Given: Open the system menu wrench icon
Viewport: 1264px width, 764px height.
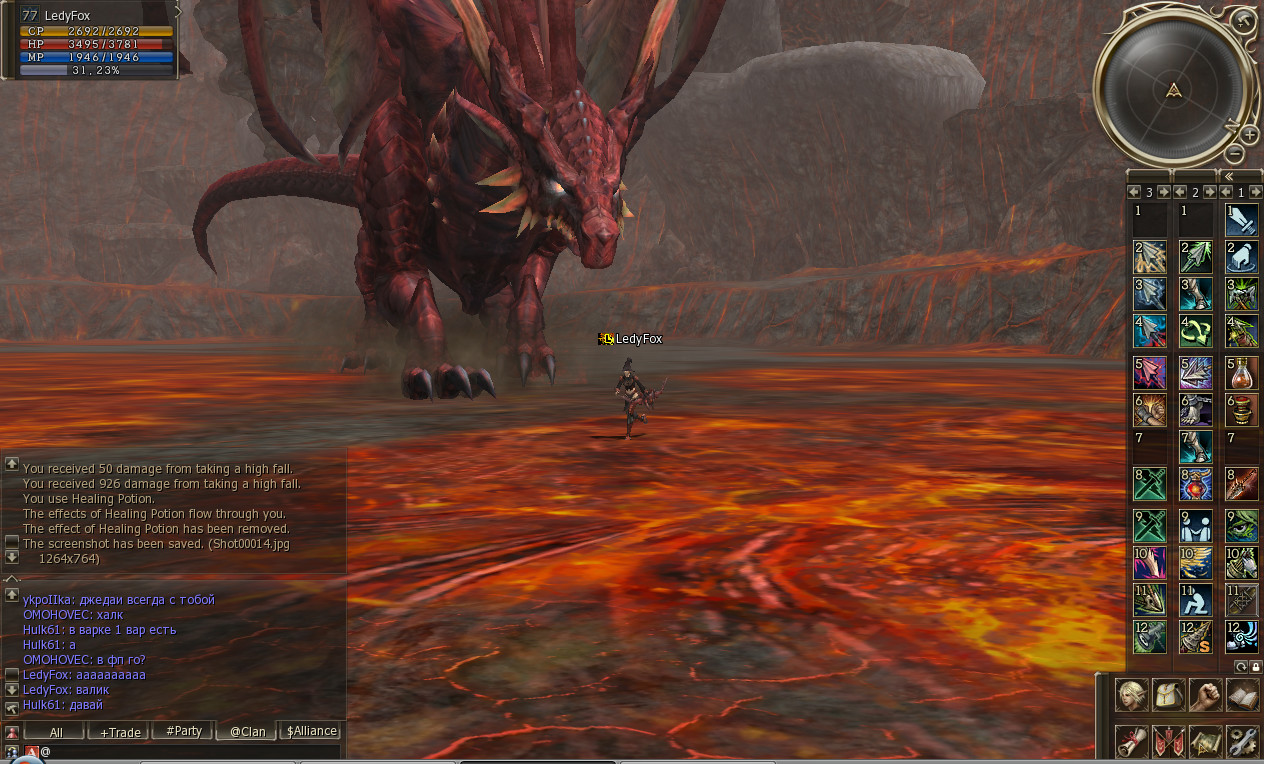Looking at the screenshot, I should [1242, 741].
